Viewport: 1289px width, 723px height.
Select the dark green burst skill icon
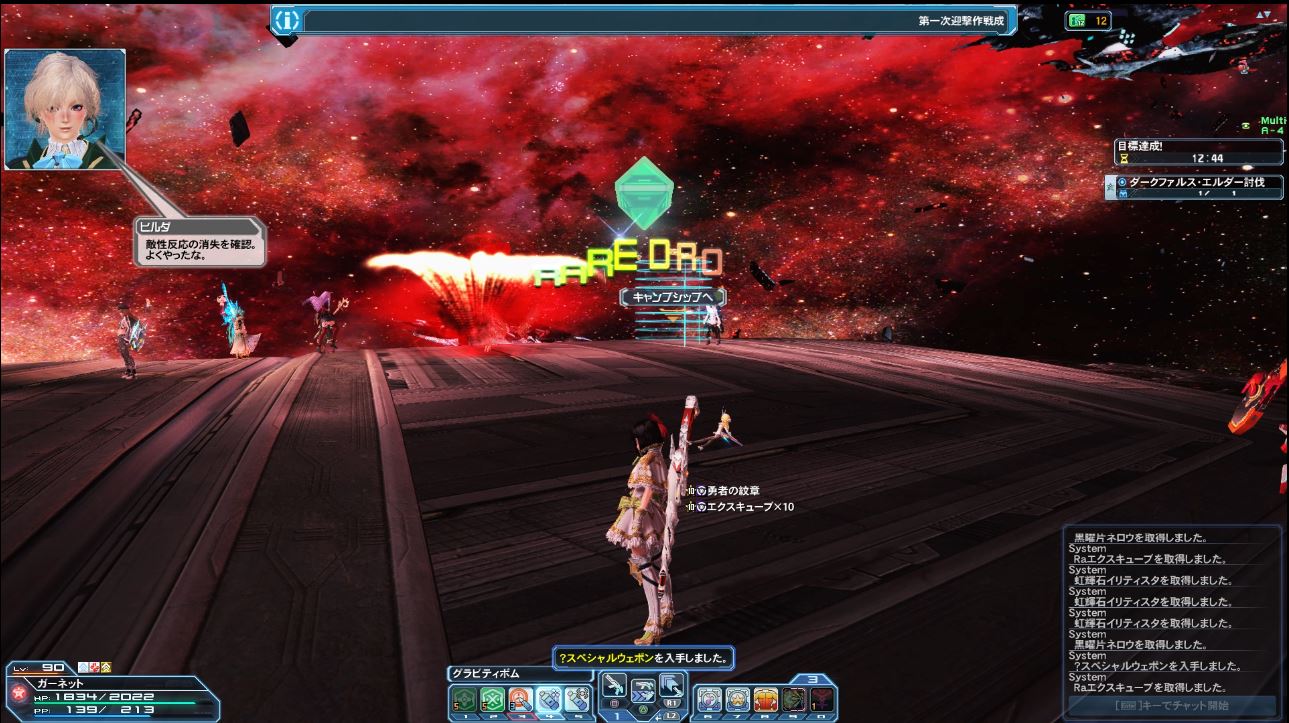(x=794, y=699)
